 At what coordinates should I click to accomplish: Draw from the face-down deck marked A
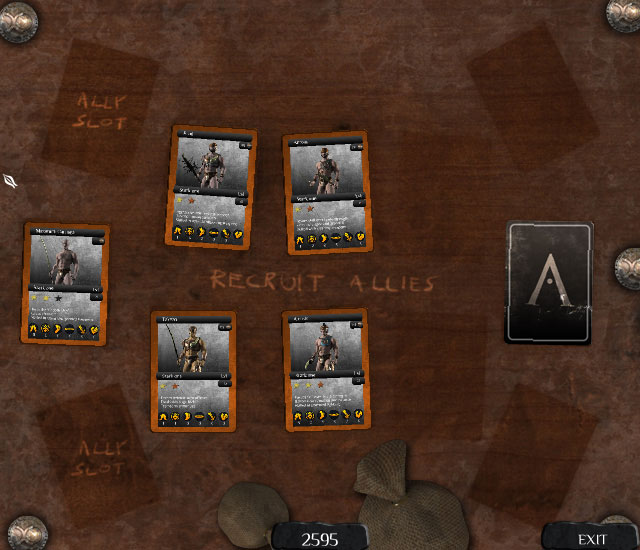549,281
